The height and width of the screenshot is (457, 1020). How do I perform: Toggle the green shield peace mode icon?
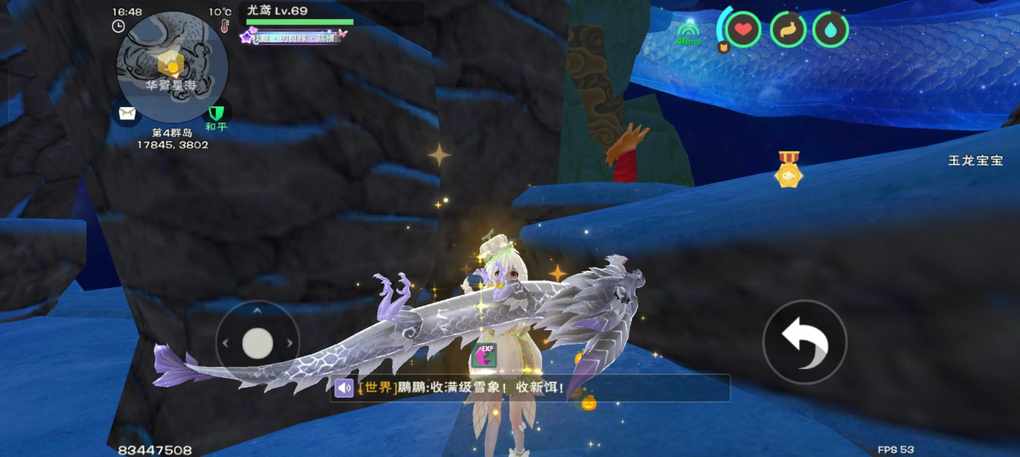point(216,114)
